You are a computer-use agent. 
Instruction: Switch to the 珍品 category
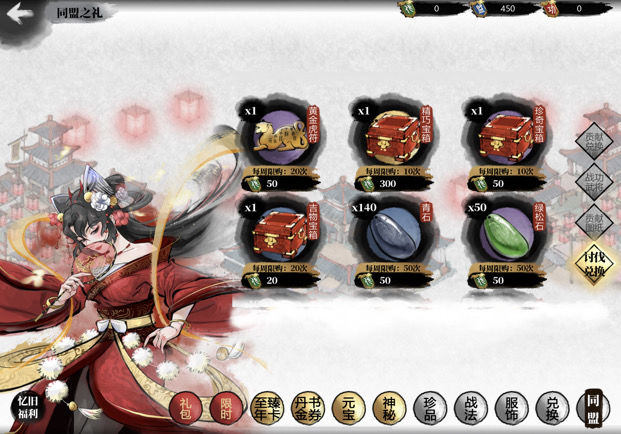pos(428,407)
